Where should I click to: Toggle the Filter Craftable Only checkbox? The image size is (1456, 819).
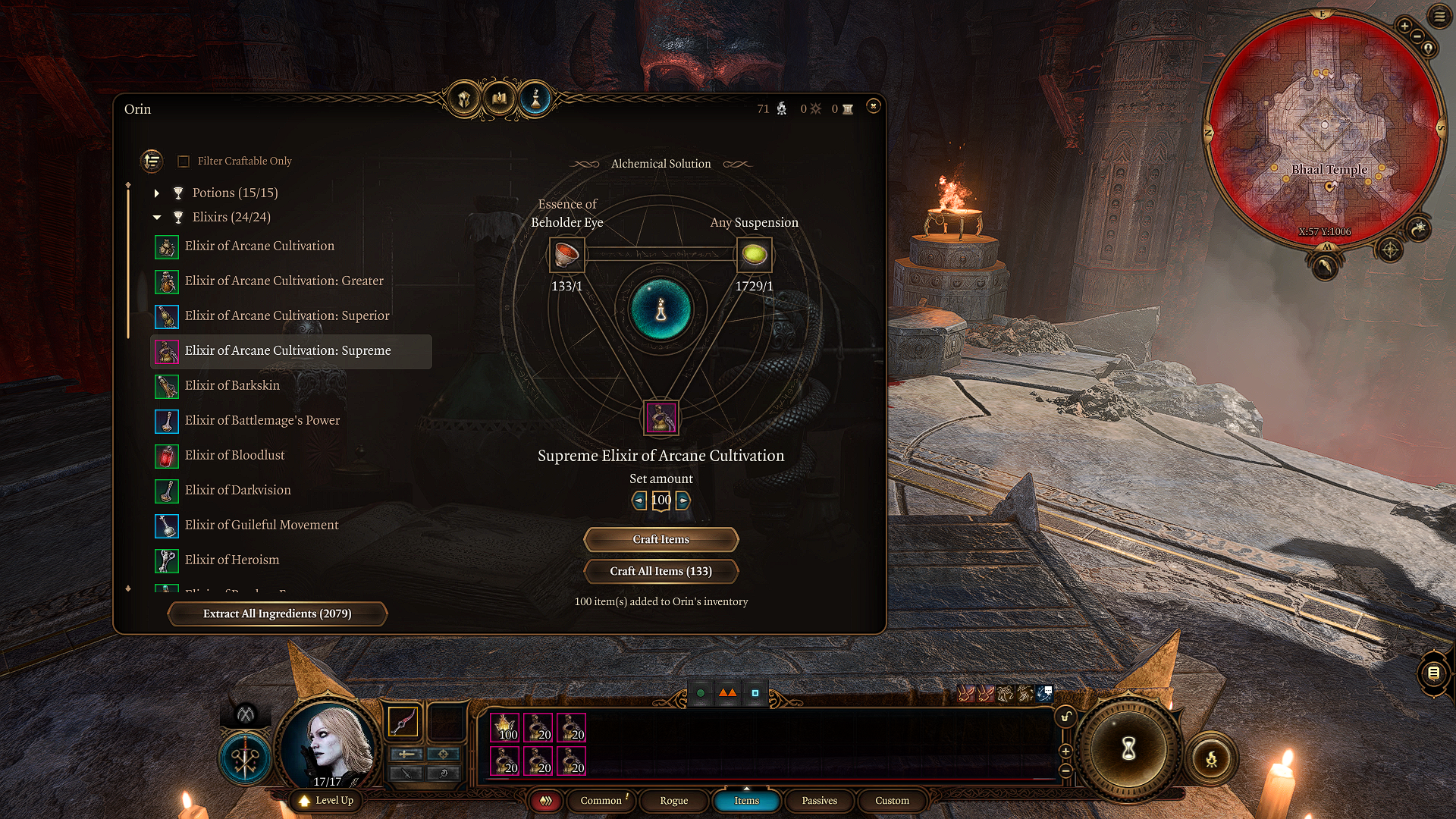click(x=184, y=162)
